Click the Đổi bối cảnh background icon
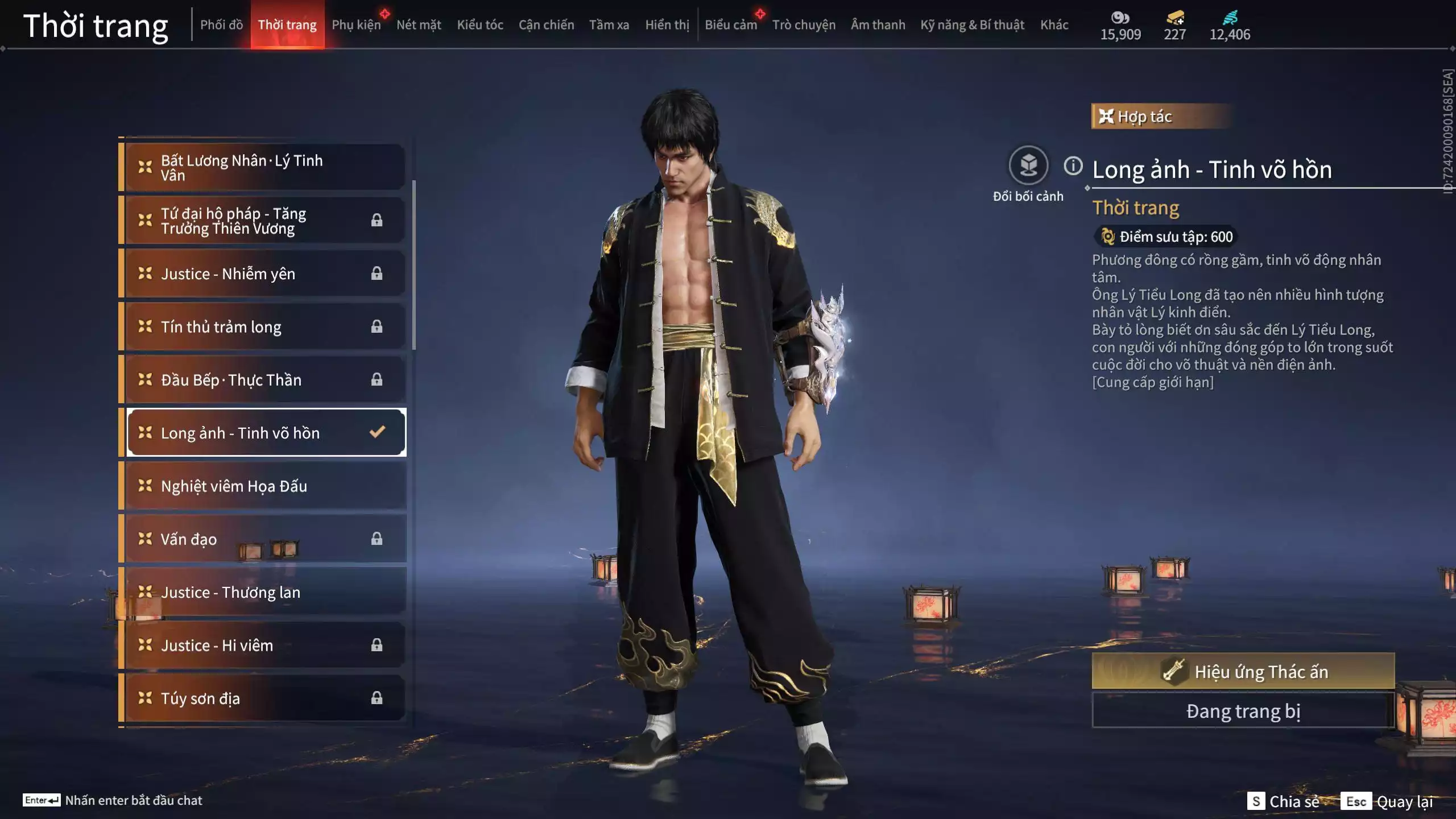This screenshot has height=819, width=1456. (x=1028, y=166)
